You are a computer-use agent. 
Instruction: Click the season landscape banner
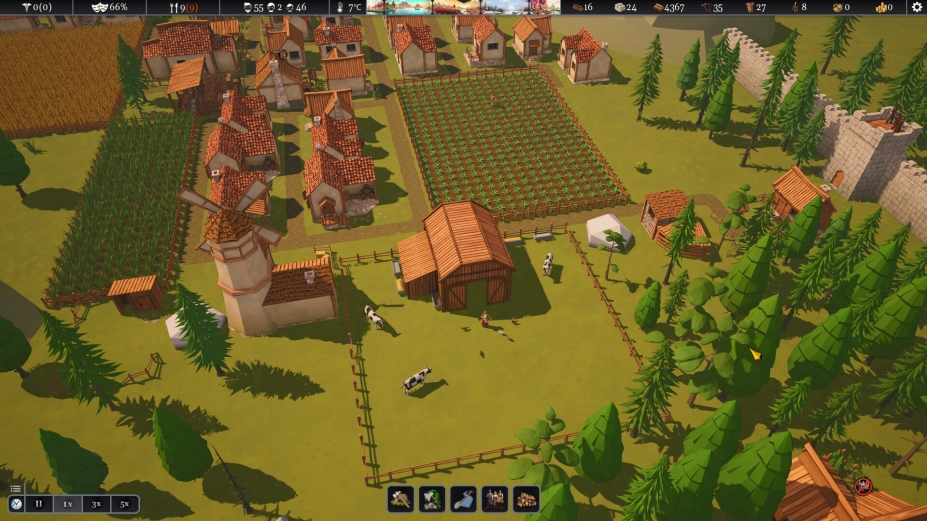pos(463,7)
